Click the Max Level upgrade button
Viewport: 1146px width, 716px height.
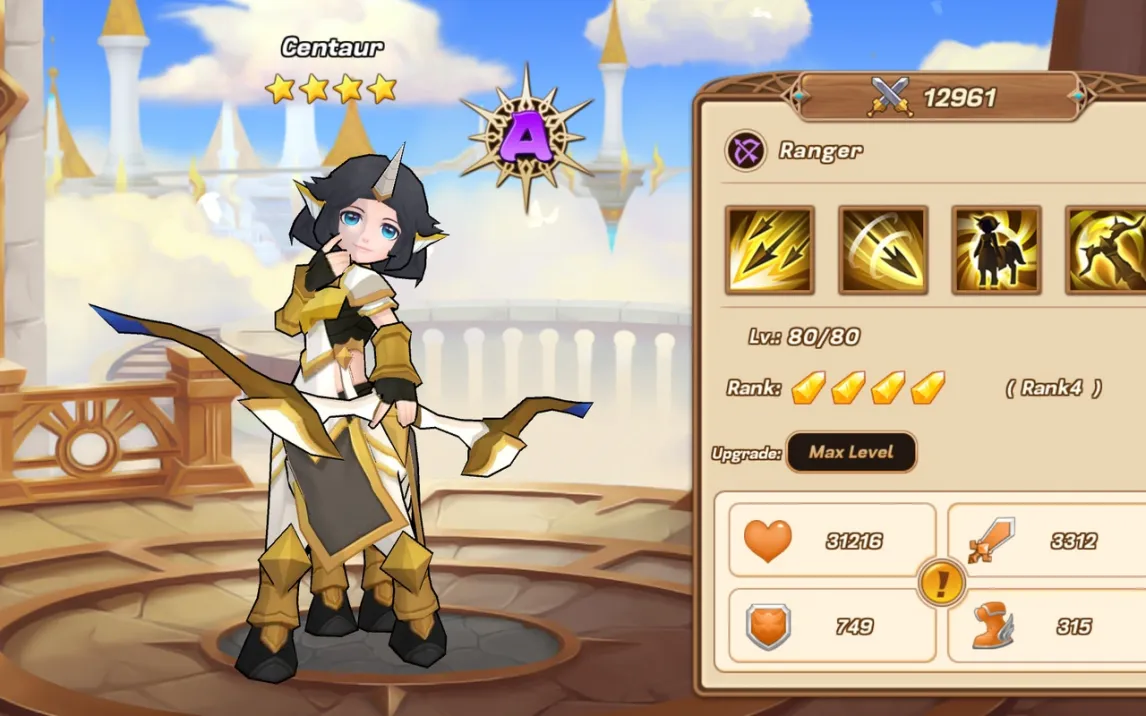[x=851, y=452]
